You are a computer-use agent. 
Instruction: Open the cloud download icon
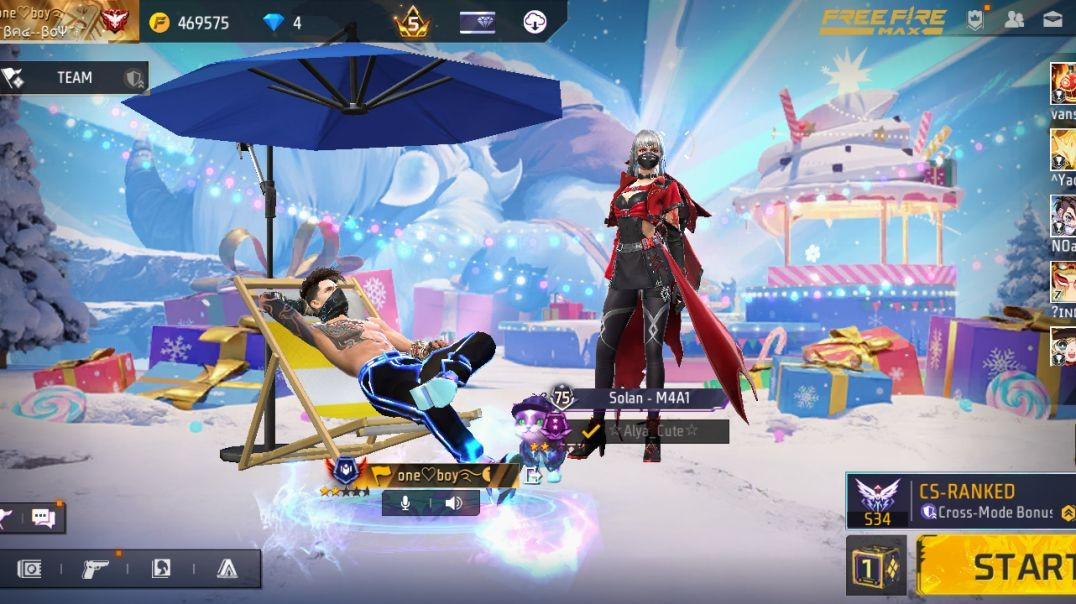point(534,22)
